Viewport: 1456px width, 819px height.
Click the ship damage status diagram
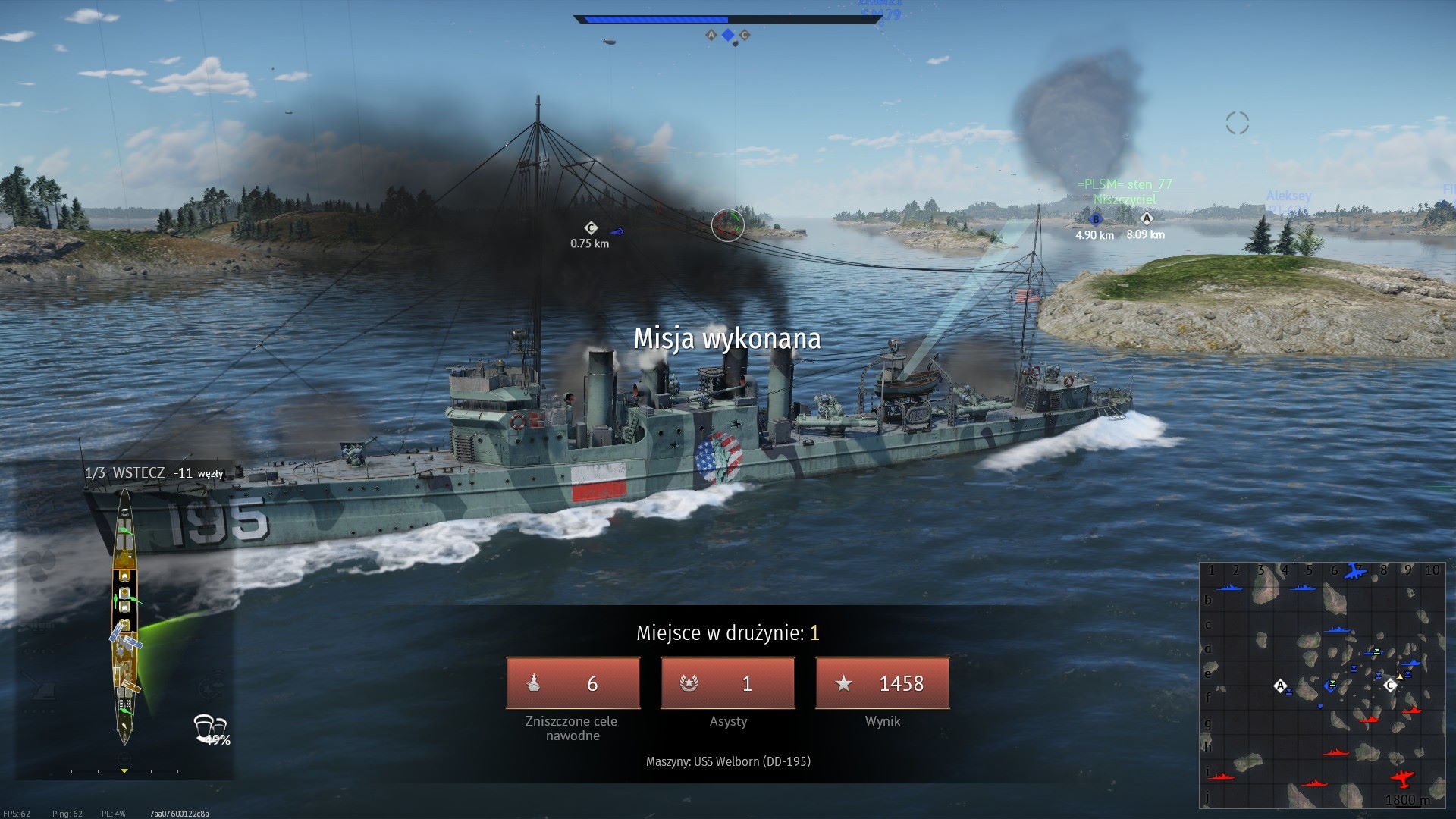[125, 616]
